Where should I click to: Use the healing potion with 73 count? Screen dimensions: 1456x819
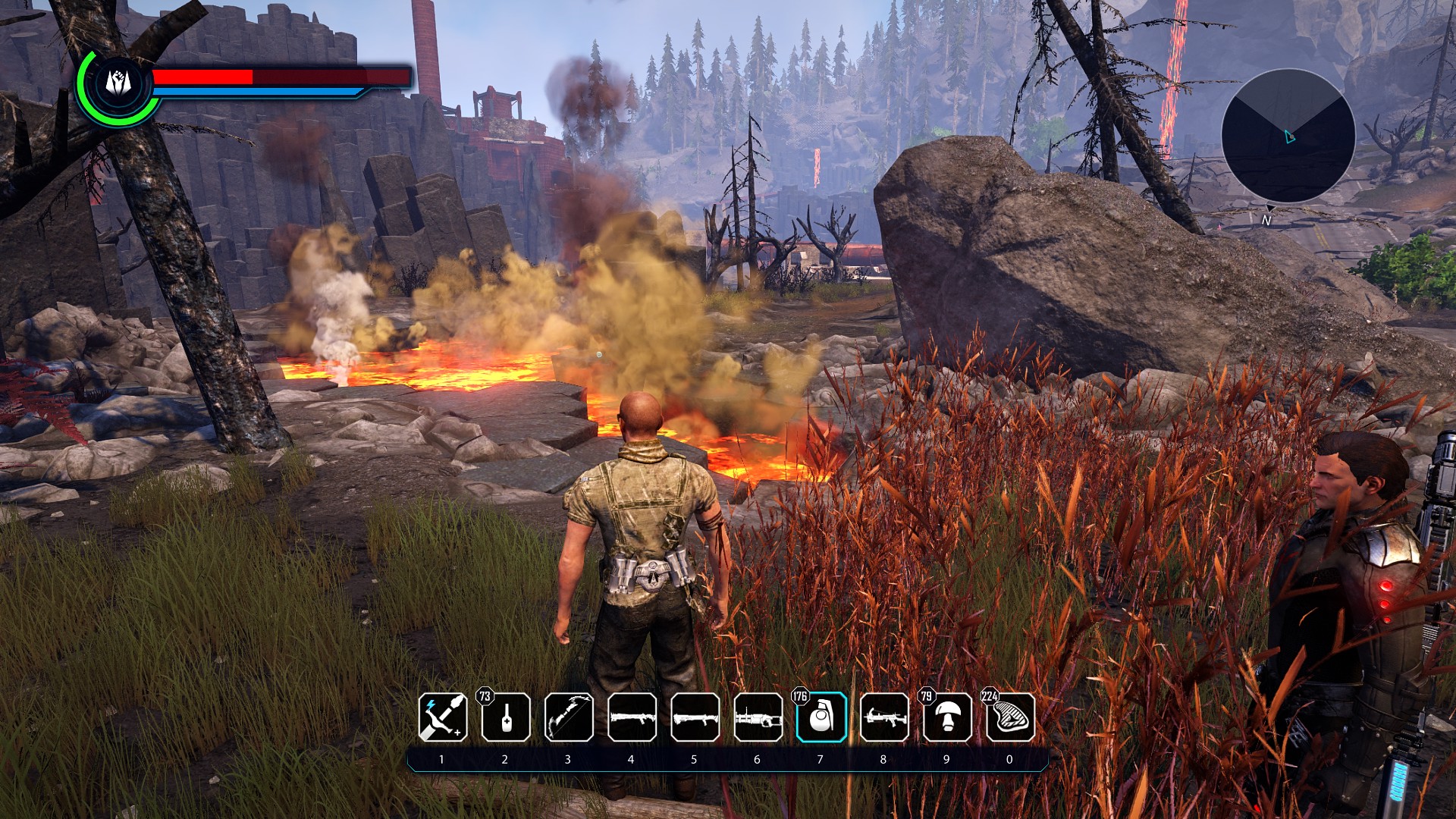(506, 717)
